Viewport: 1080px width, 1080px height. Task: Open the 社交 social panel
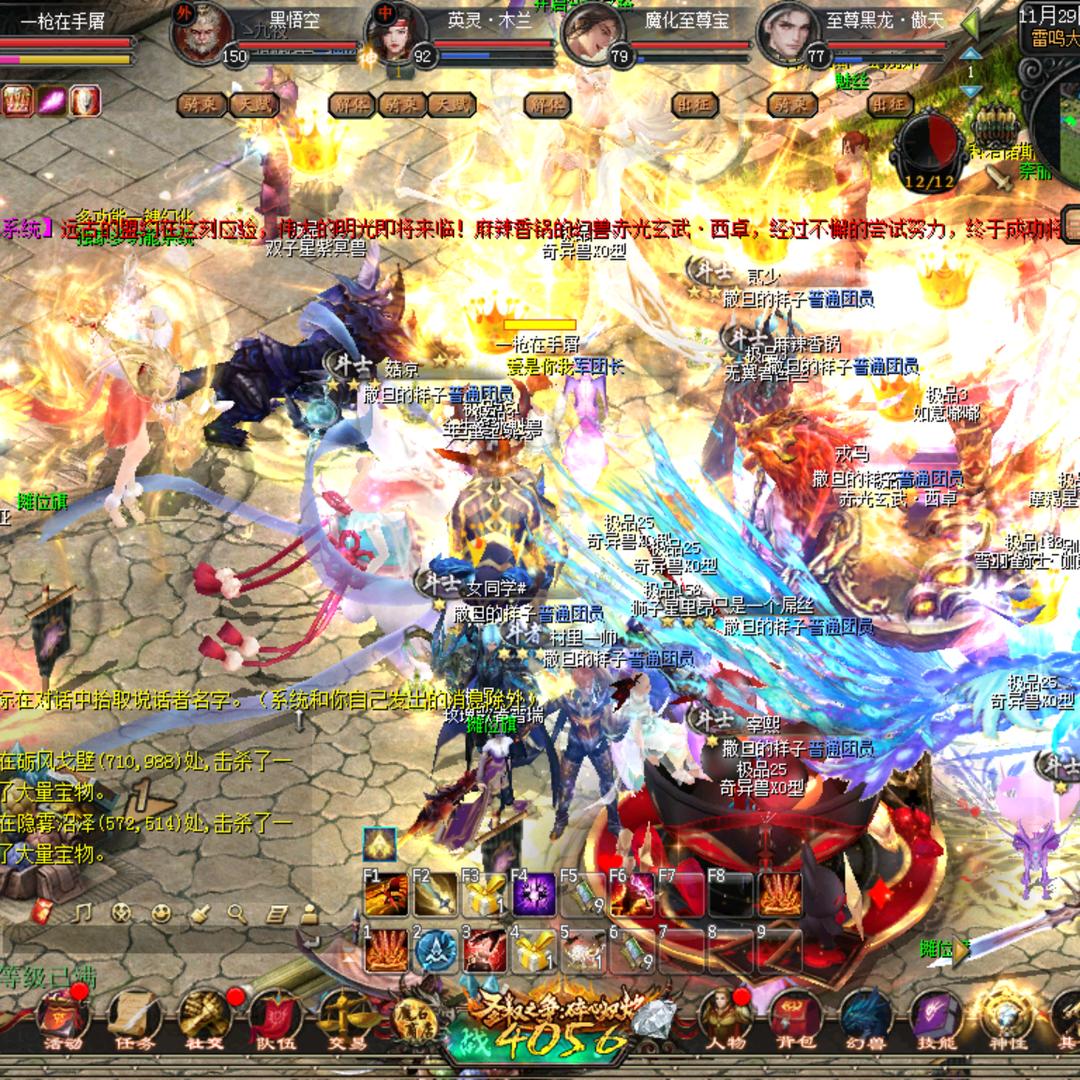pos(203,1020)
